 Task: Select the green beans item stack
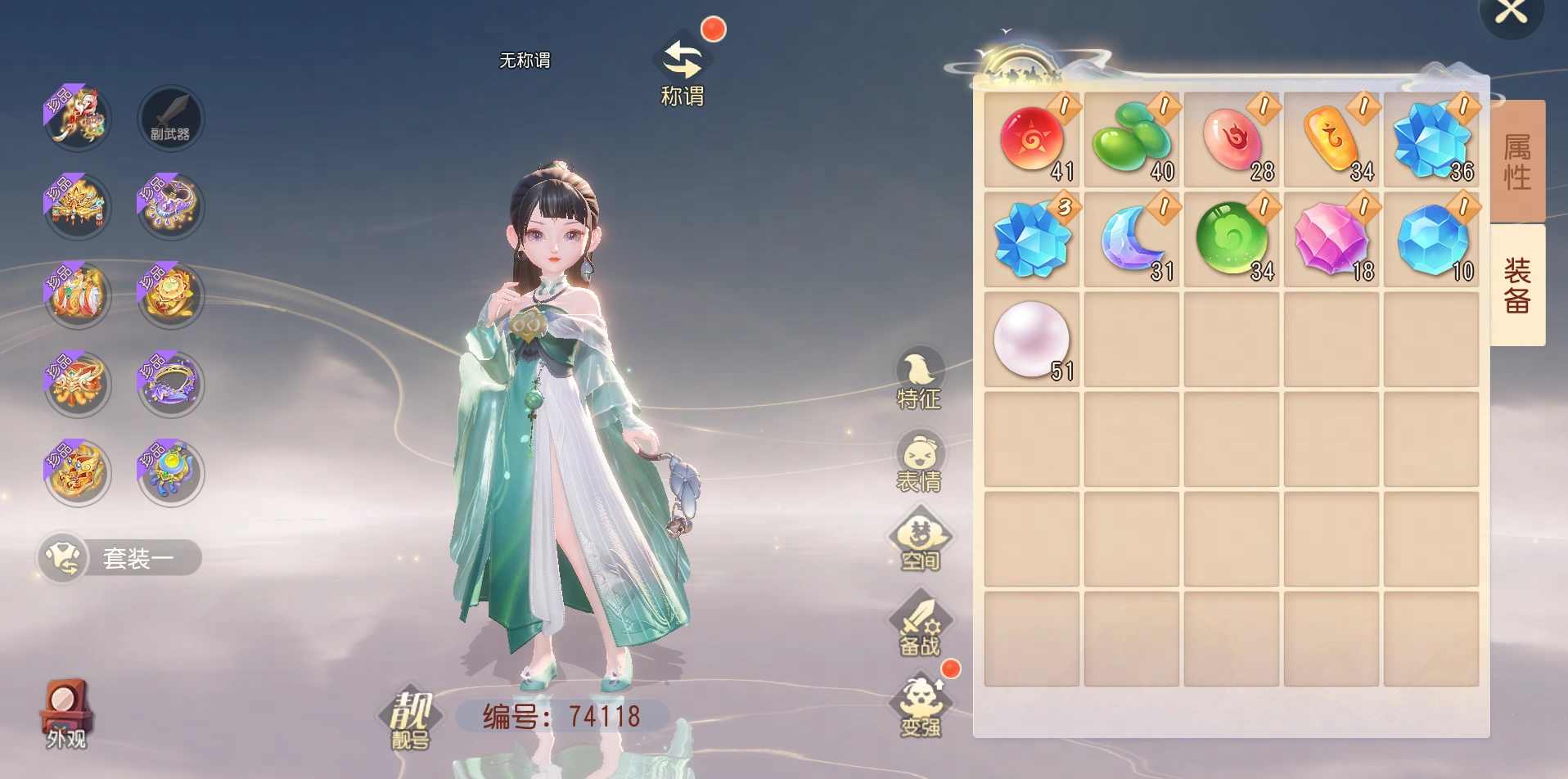[1132, 139]
